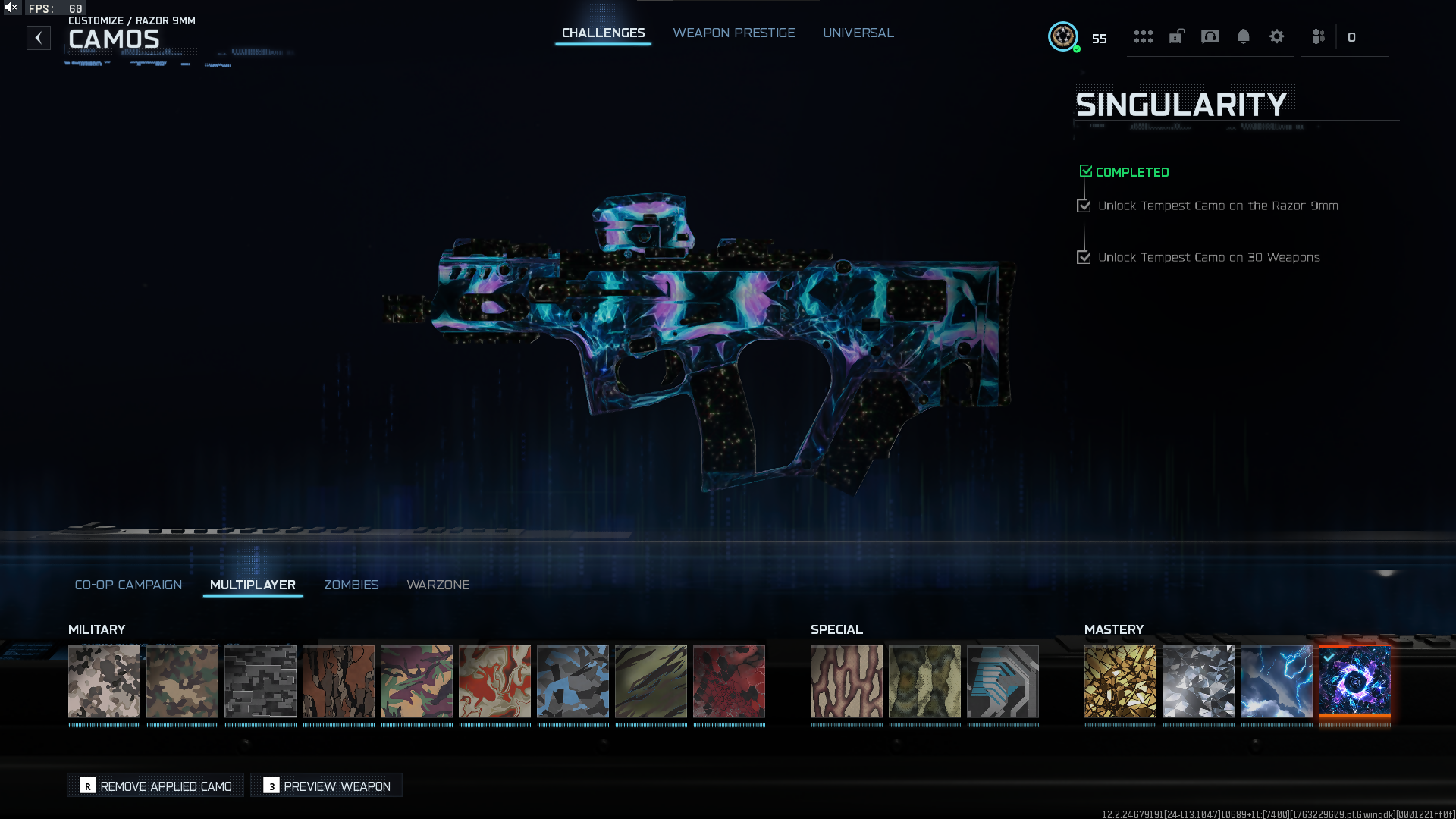
Task: Click Remove Applied Camo
Action: click(156, 786)
